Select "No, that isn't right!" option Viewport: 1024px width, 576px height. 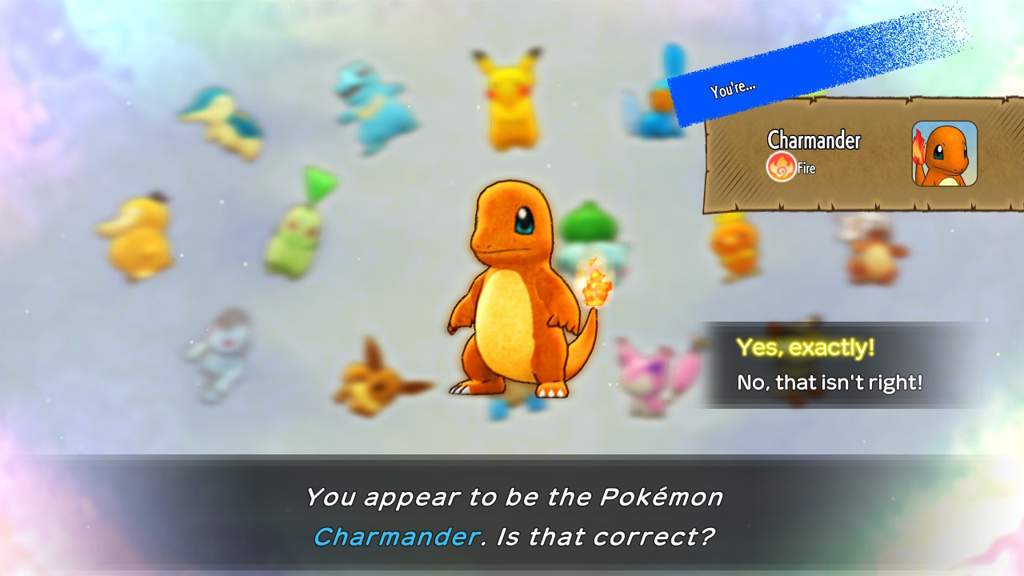pyautogui.click(x=829, y=382)
